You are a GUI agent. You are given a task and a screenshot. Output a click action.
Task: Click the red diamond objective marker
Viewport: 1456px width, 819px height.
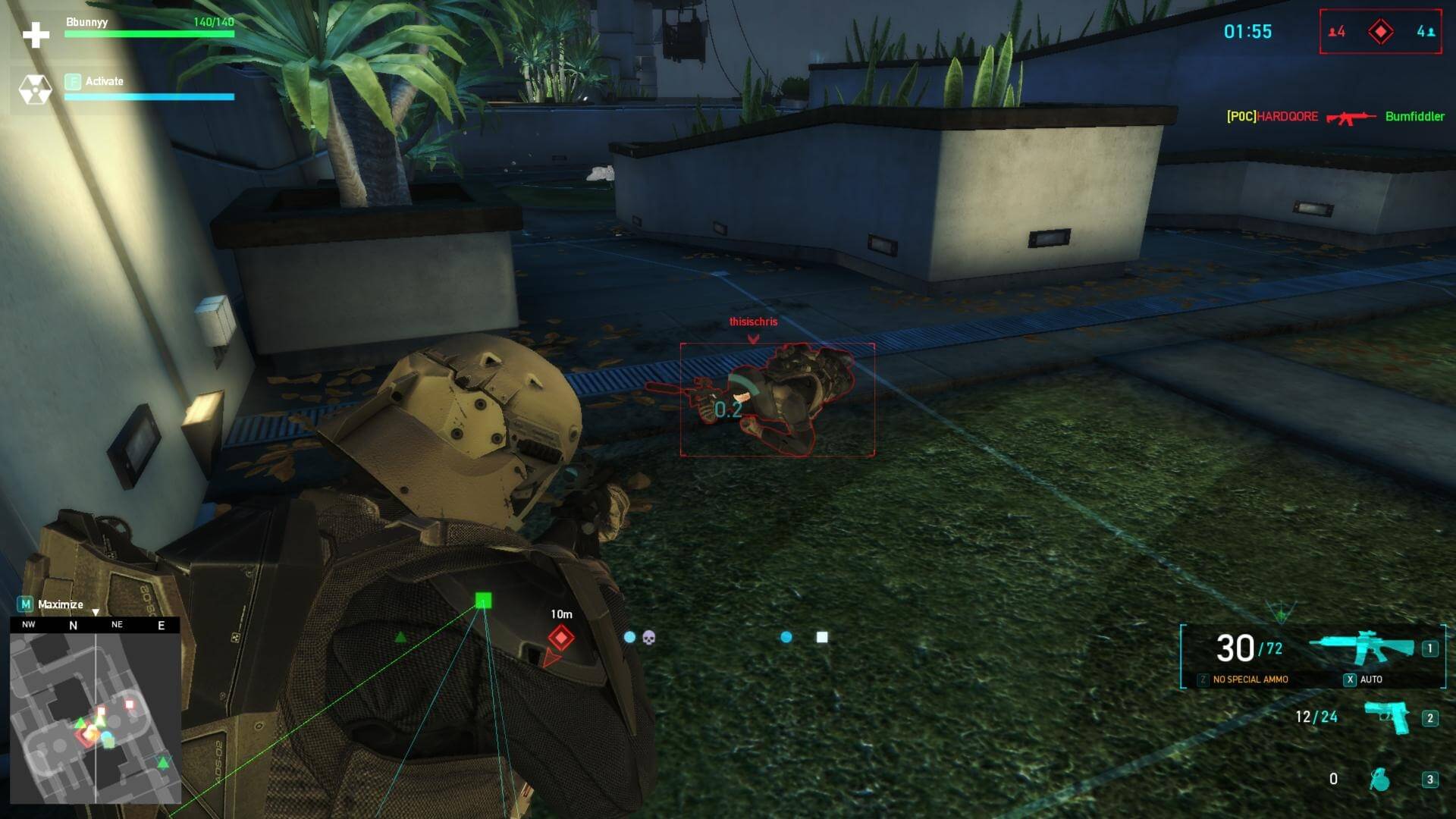point(561,638)
